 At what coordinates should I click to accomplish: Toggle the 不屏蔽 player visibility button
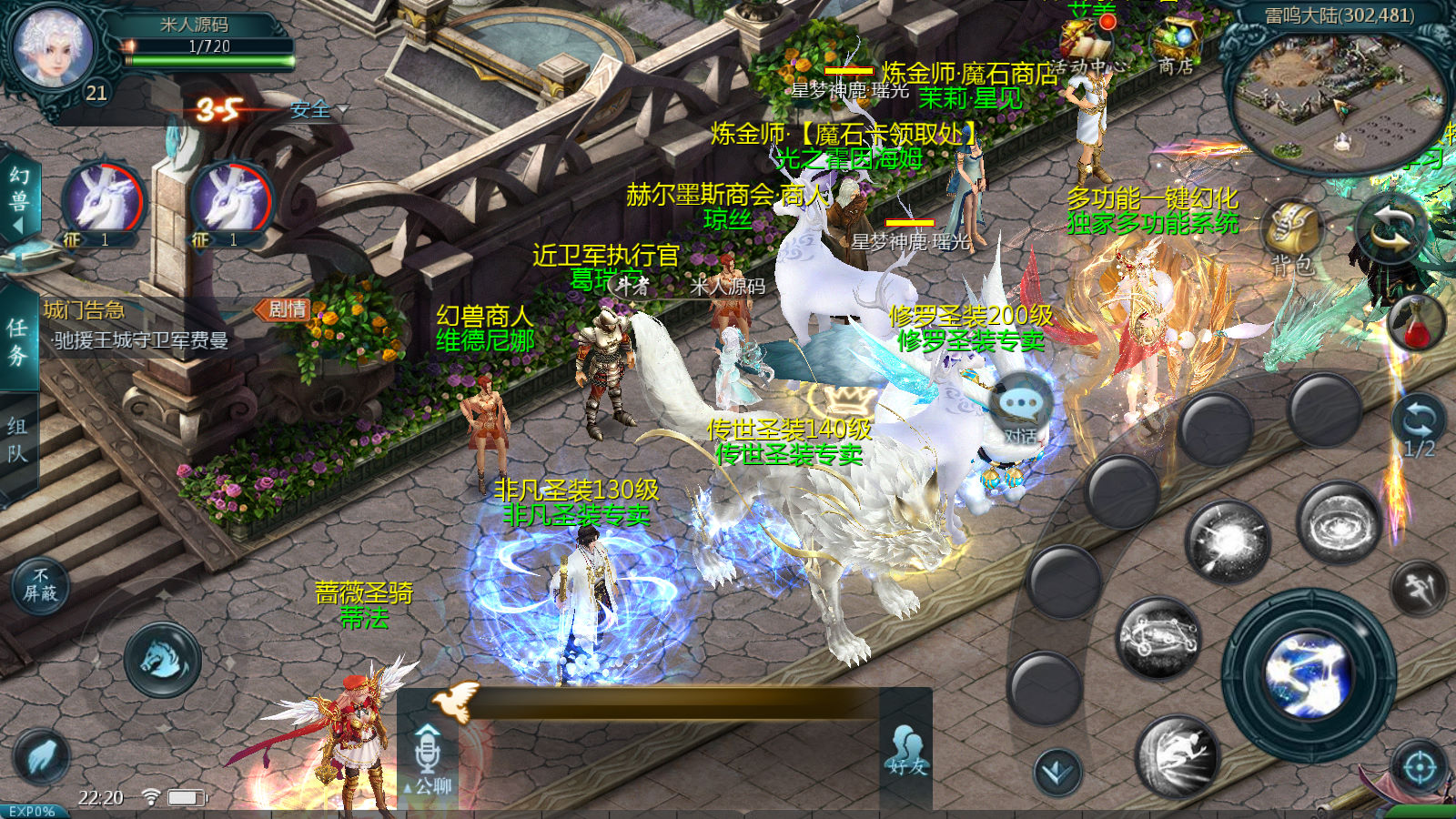pos(40,585)
